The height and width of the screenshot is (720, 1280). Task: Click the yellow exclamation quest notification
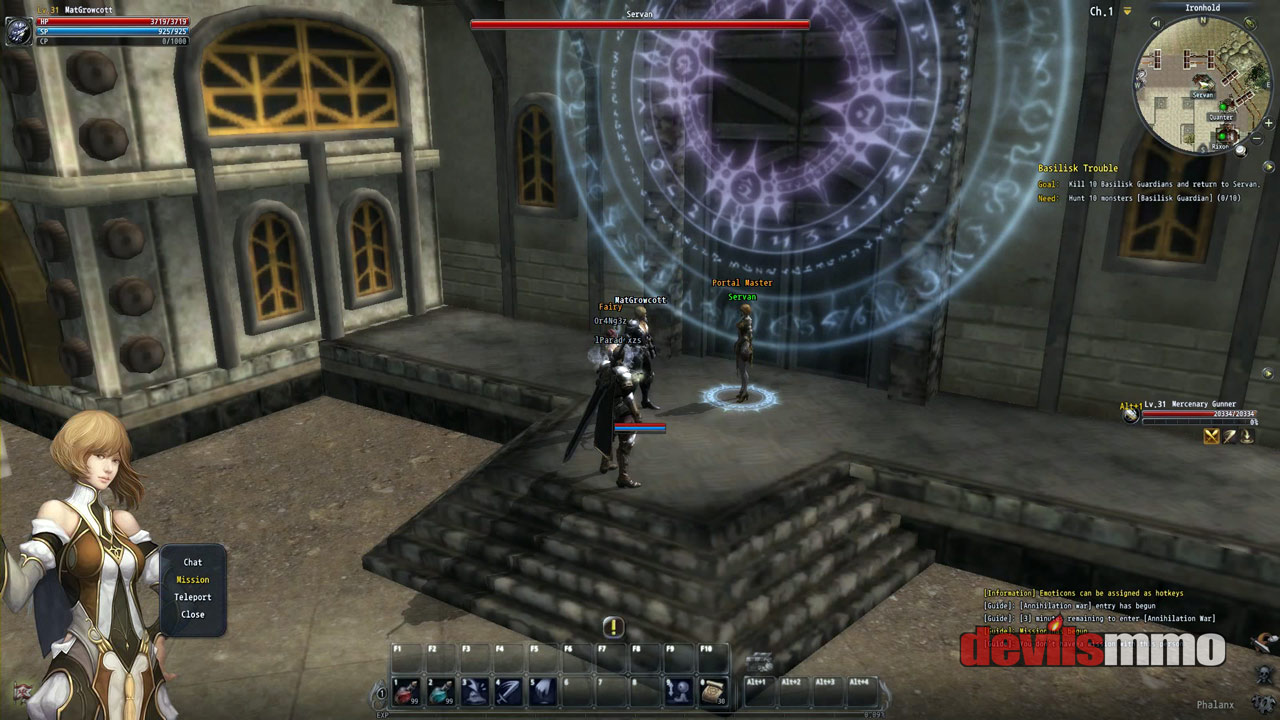point(613,627)
